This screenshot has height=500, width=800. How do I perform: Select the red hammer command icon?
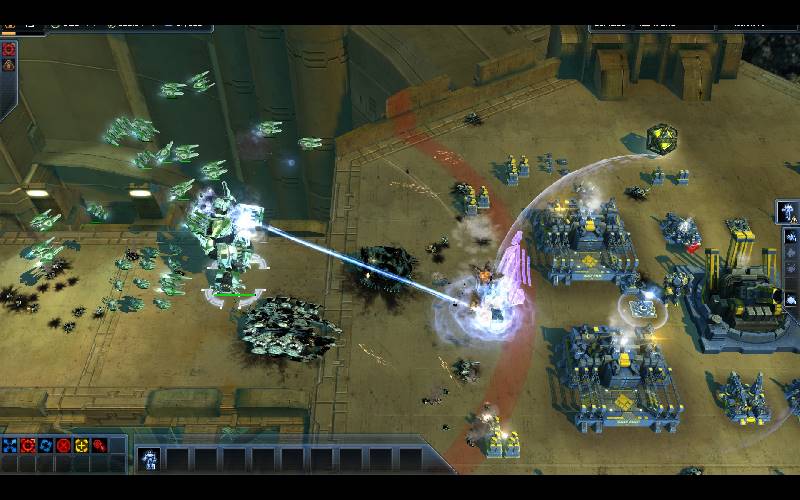click(x=100, y=445)
